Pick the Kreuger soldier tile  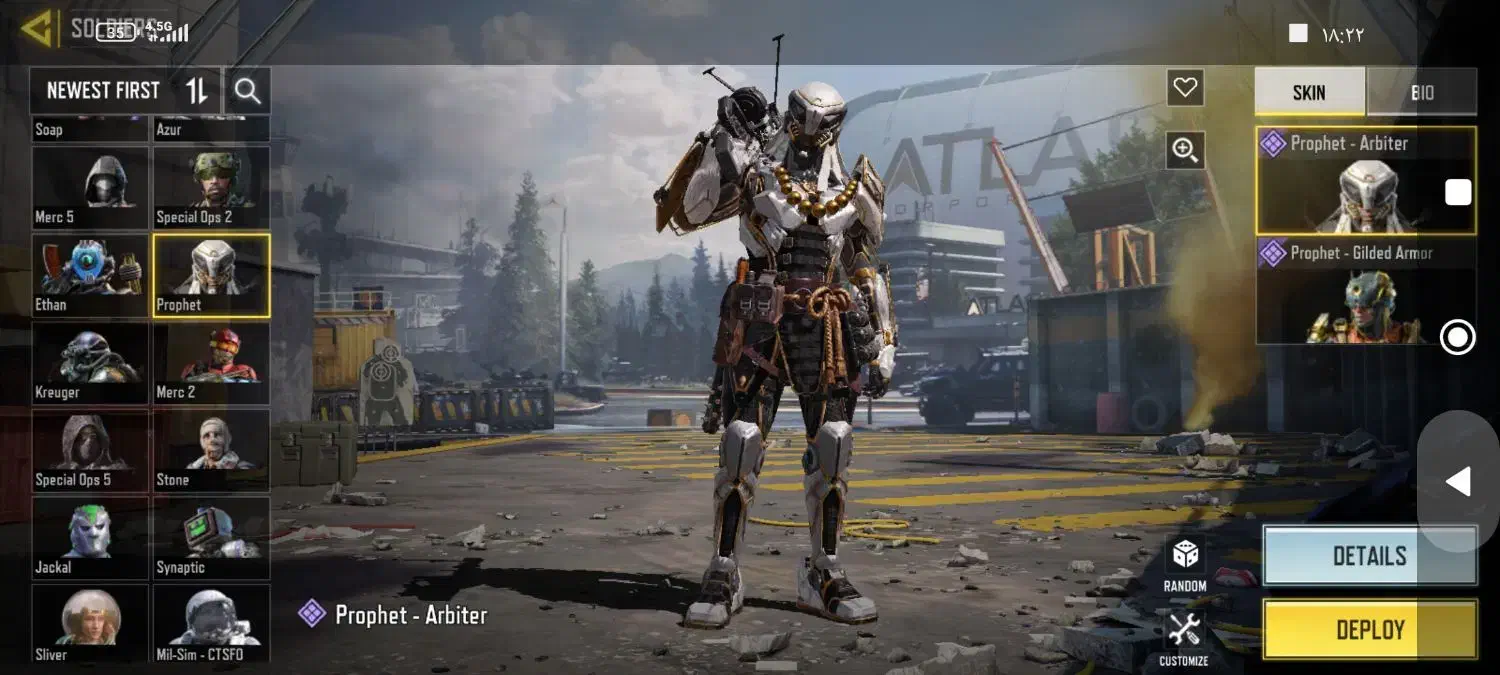90,363
